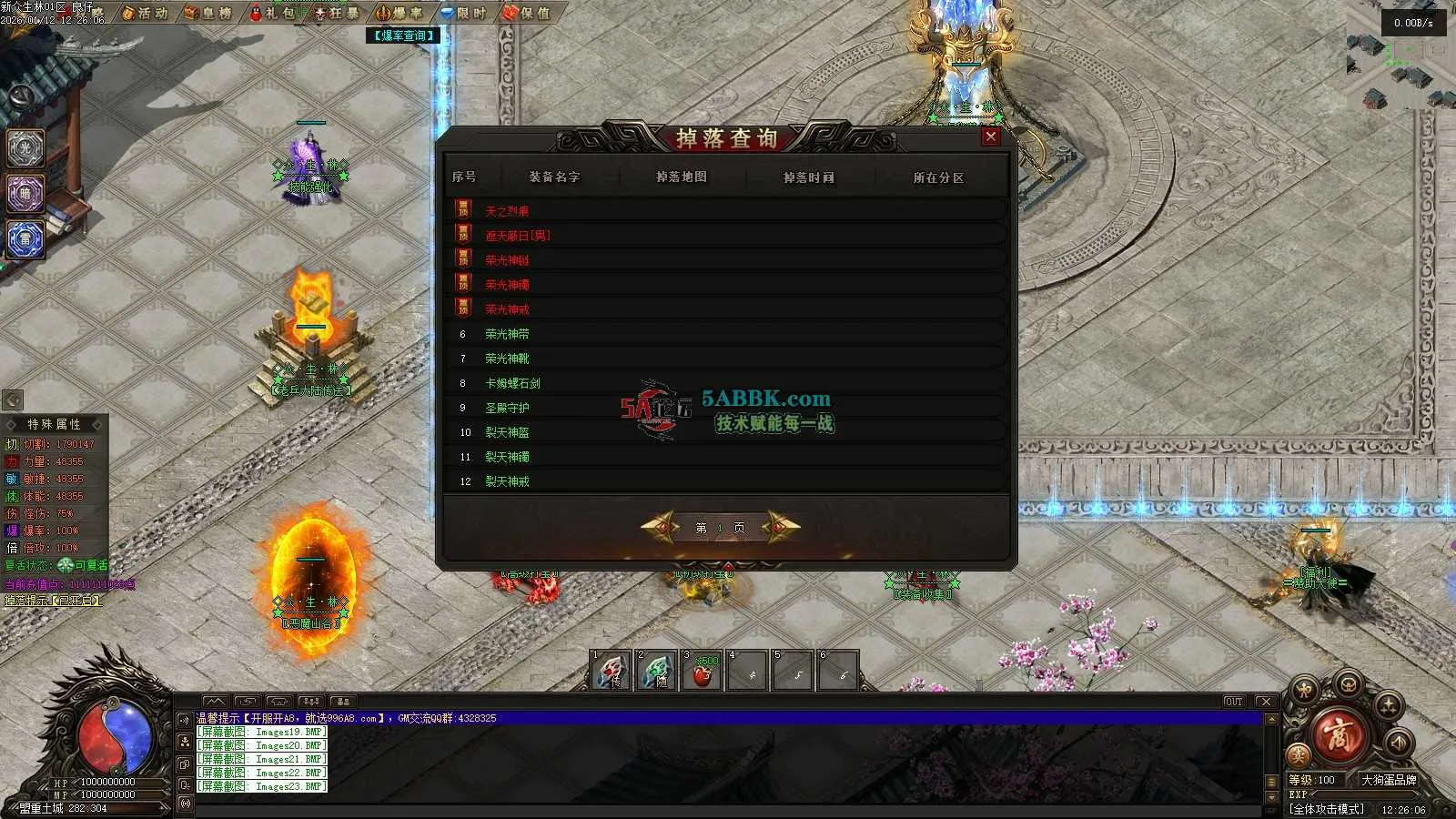The width and height of the screenshot is (1456, 819).
Task: Open the 狂暴 berserk menu
Action: click(x=336, y=13)
